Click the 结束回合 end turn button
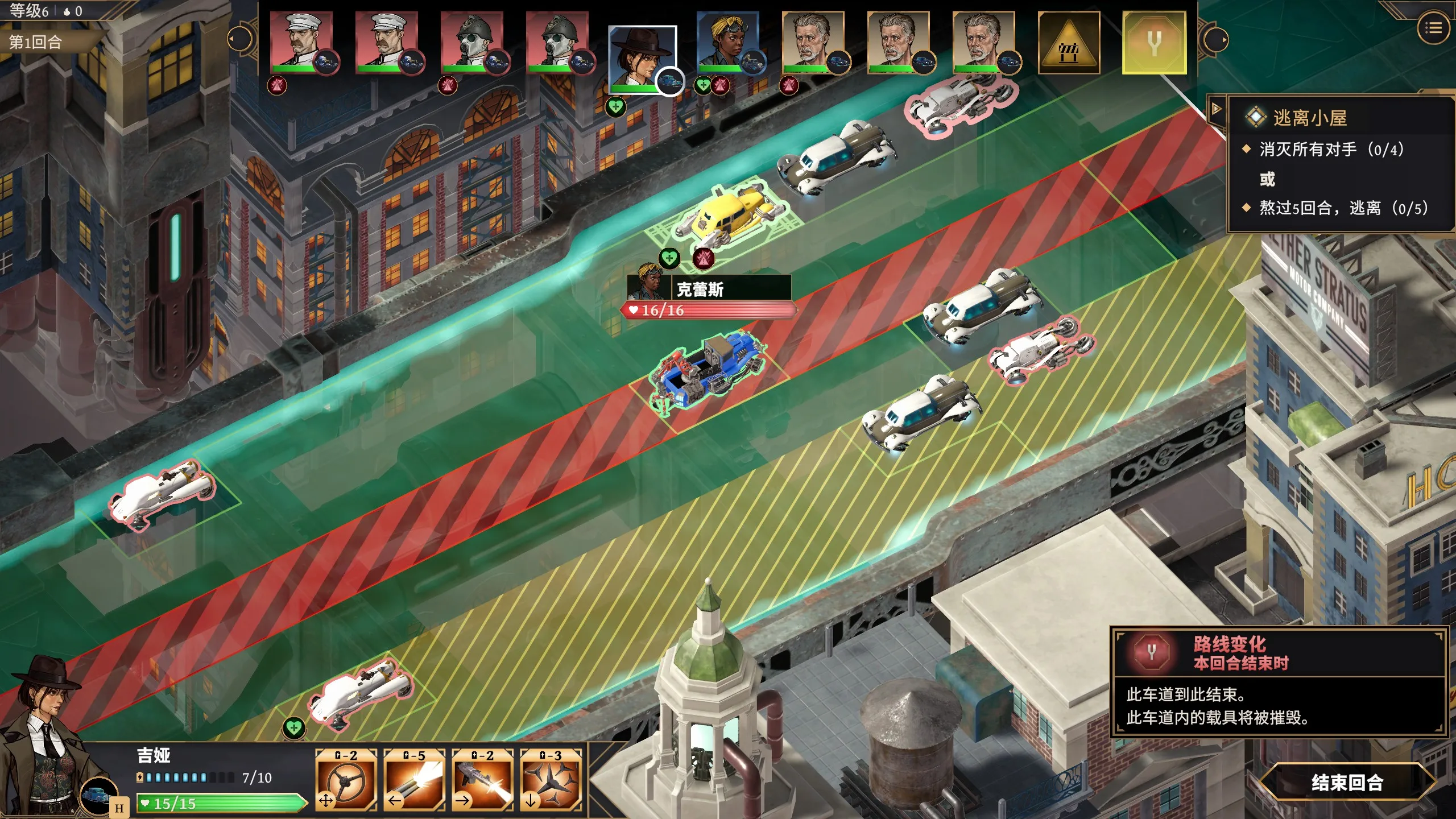The height and width of the screenshot is (819, 1456). click(1347, 783)
